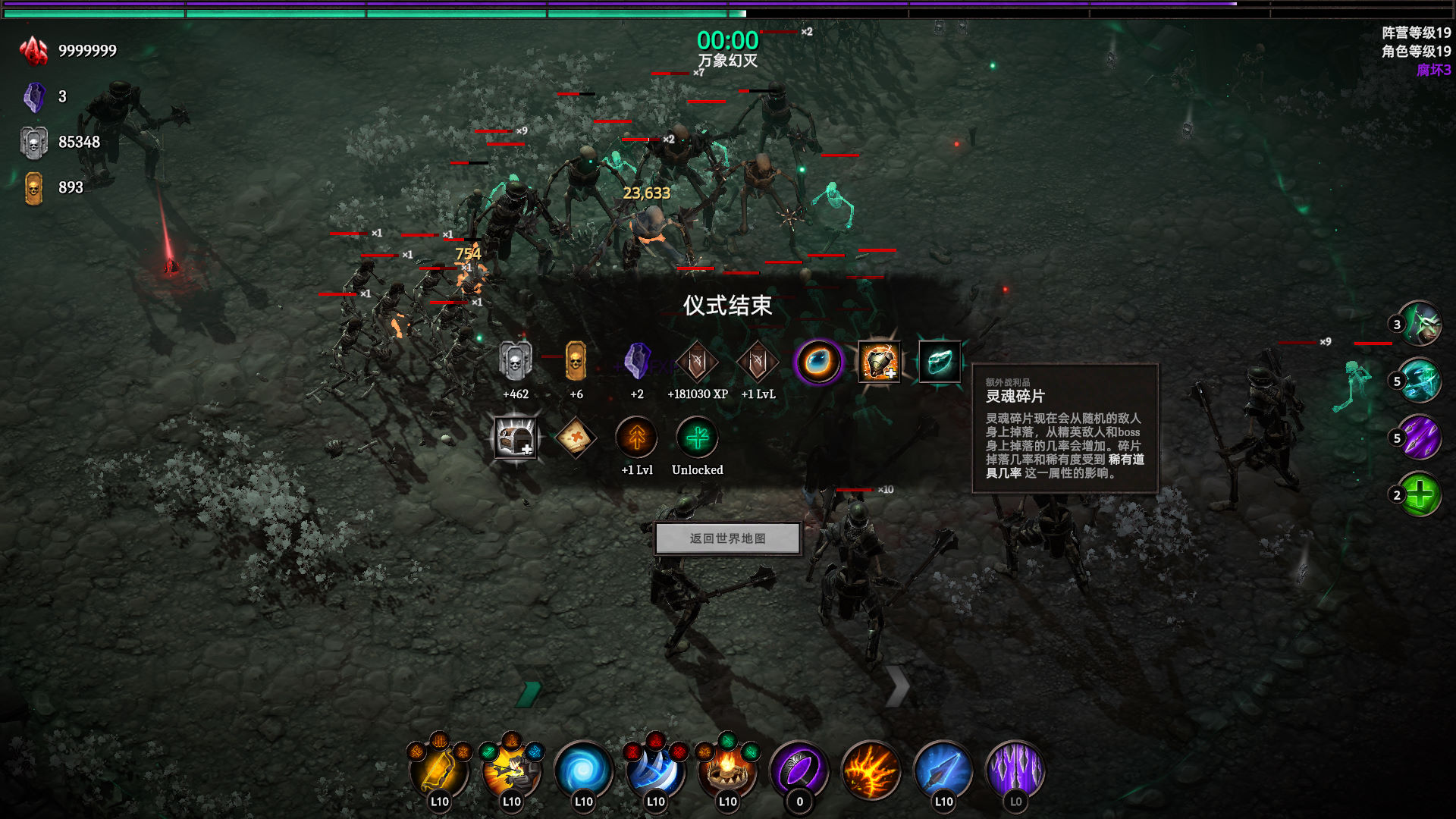This screenshot has height=819, width=1456.
Task: Click the 返回世界地图 button
Action: [727, 538]
